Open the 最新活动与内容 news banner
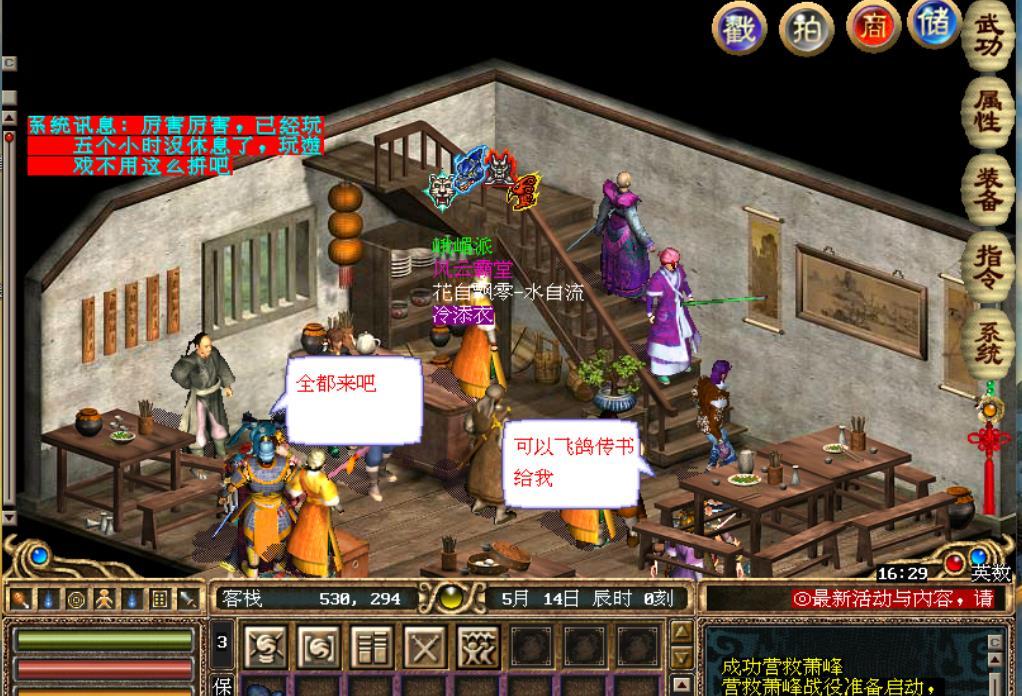This screenshot has width=1022, height=696. [x=893, y=599]
